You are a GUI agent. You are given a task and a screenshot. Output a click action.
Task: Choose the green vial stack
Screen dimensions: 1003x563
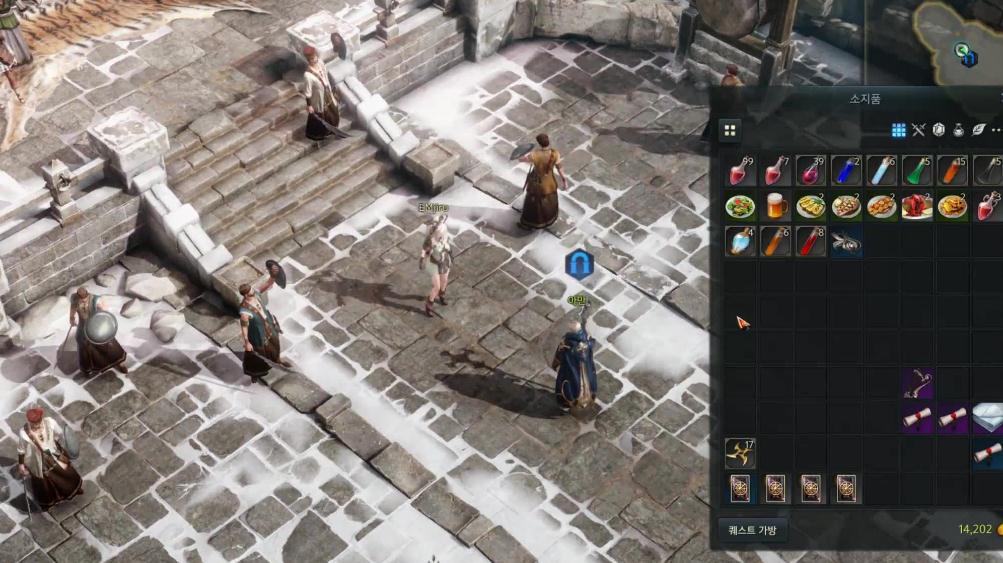click(x=917, y=171)
